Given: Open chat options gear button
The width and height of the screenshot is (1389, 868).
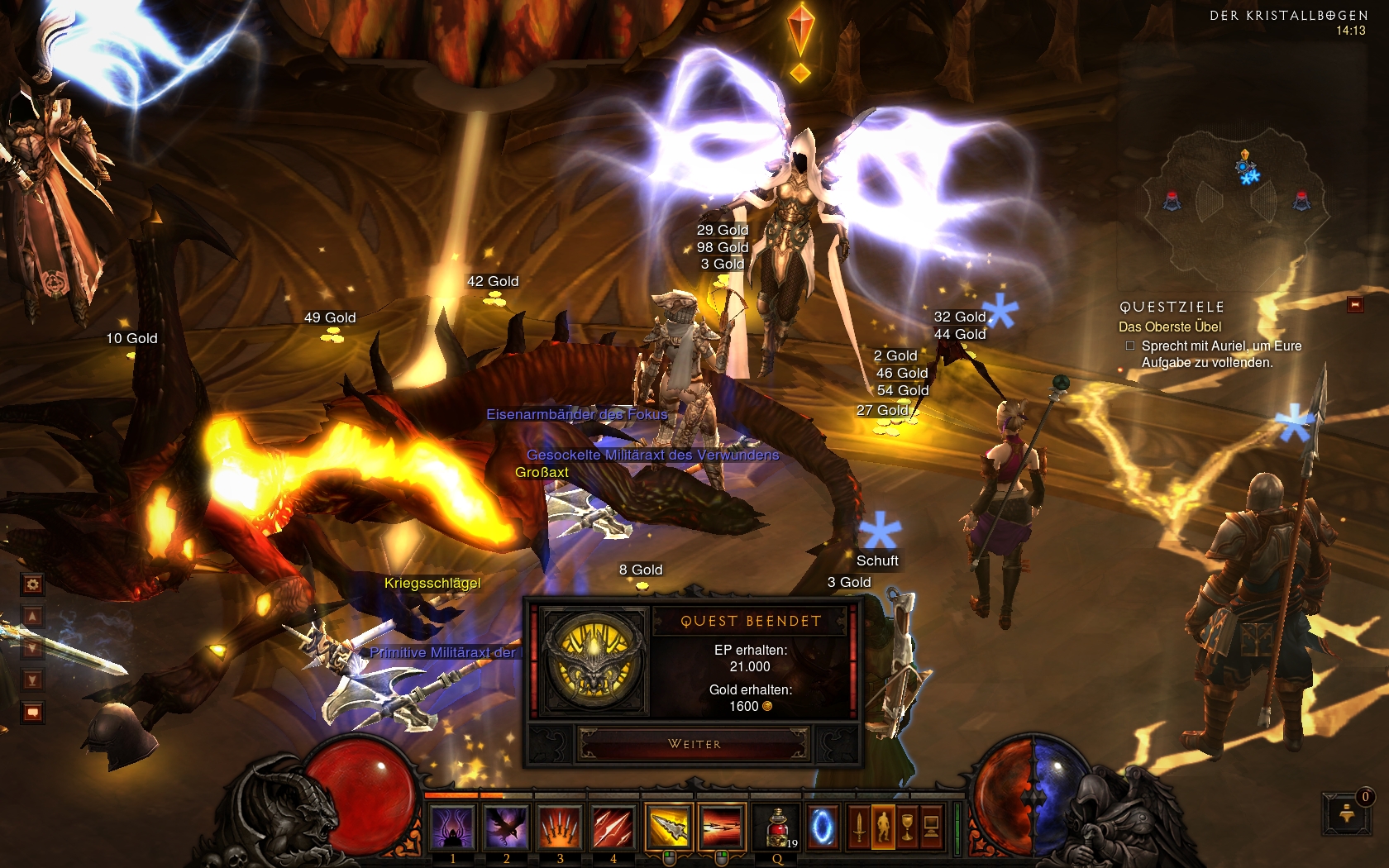Looking at the screenshot, I should click(x=32, y=584).
